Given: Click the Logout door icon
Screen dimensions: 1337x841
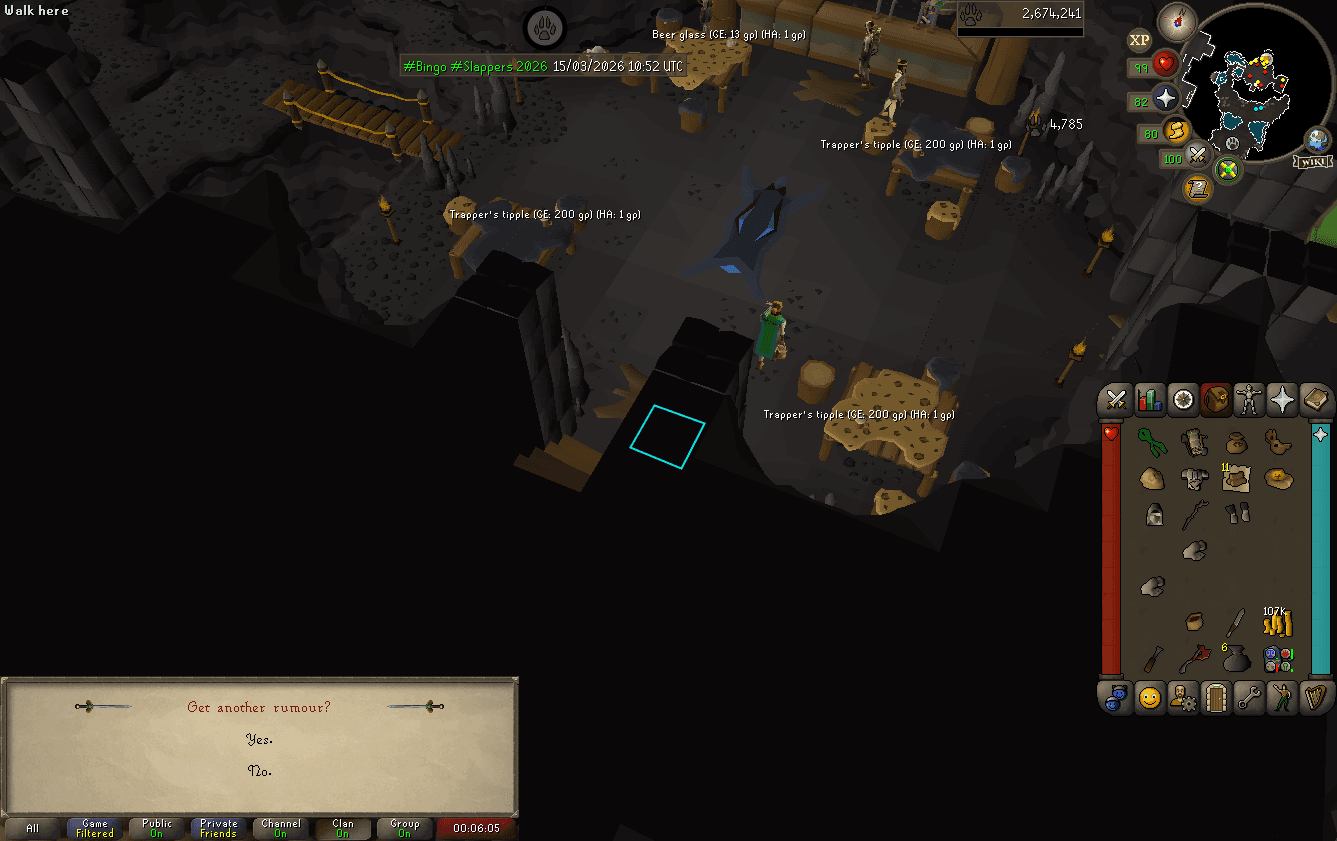Looking at the screenshot, I should [1215, 698].
